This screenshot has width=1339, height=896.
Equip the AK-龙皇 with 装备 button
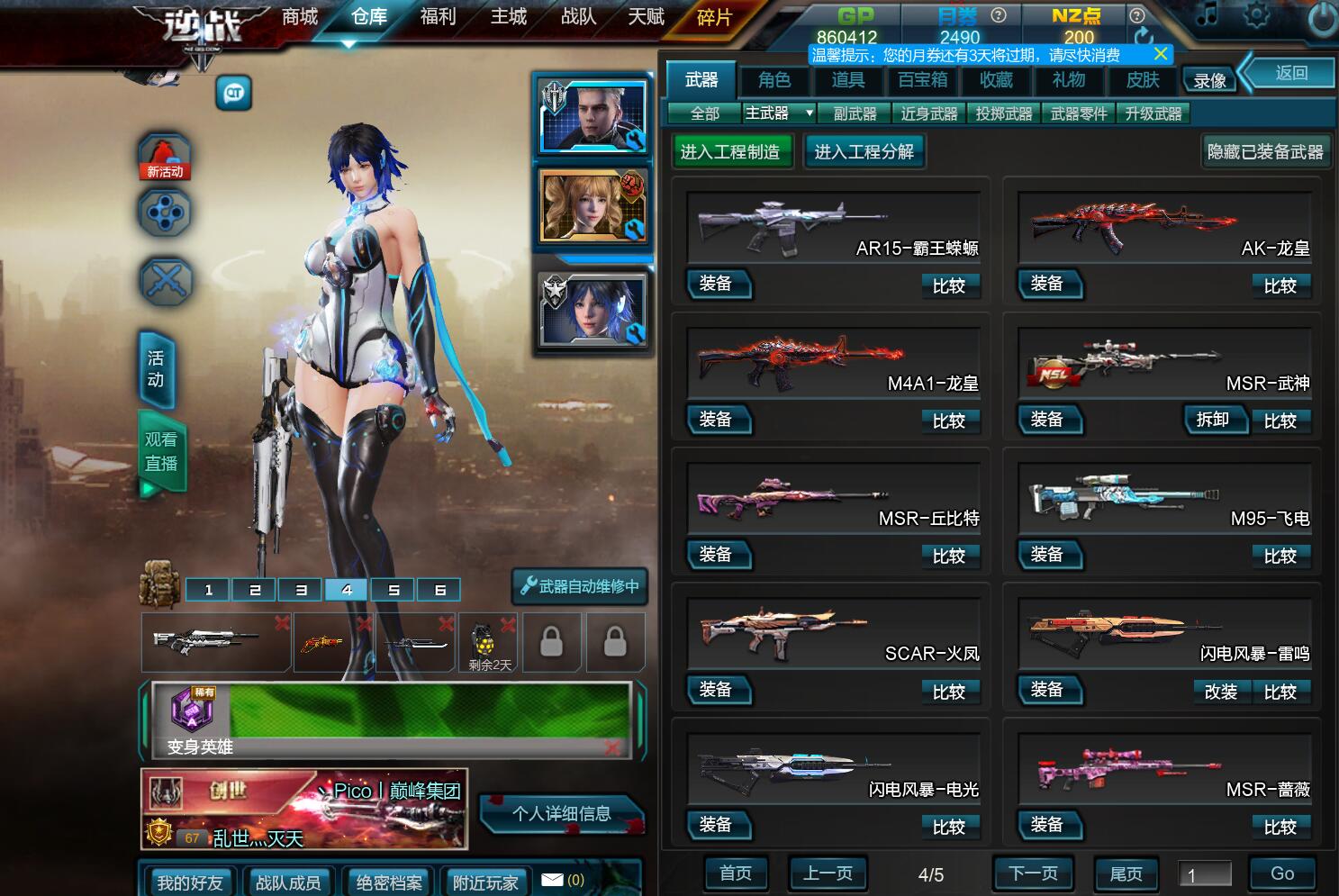[1050, 285]
